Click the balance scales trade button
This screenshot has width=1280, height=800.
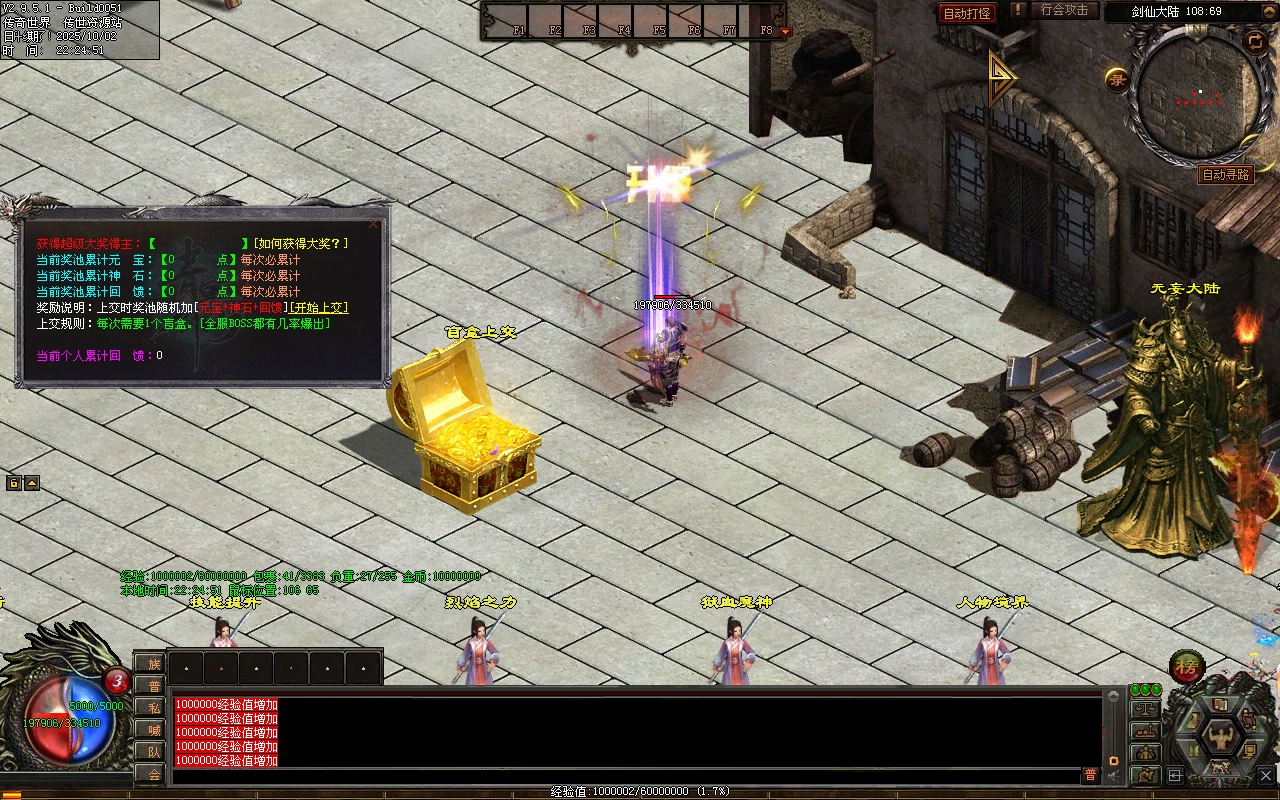click(x=1145, y=709)
